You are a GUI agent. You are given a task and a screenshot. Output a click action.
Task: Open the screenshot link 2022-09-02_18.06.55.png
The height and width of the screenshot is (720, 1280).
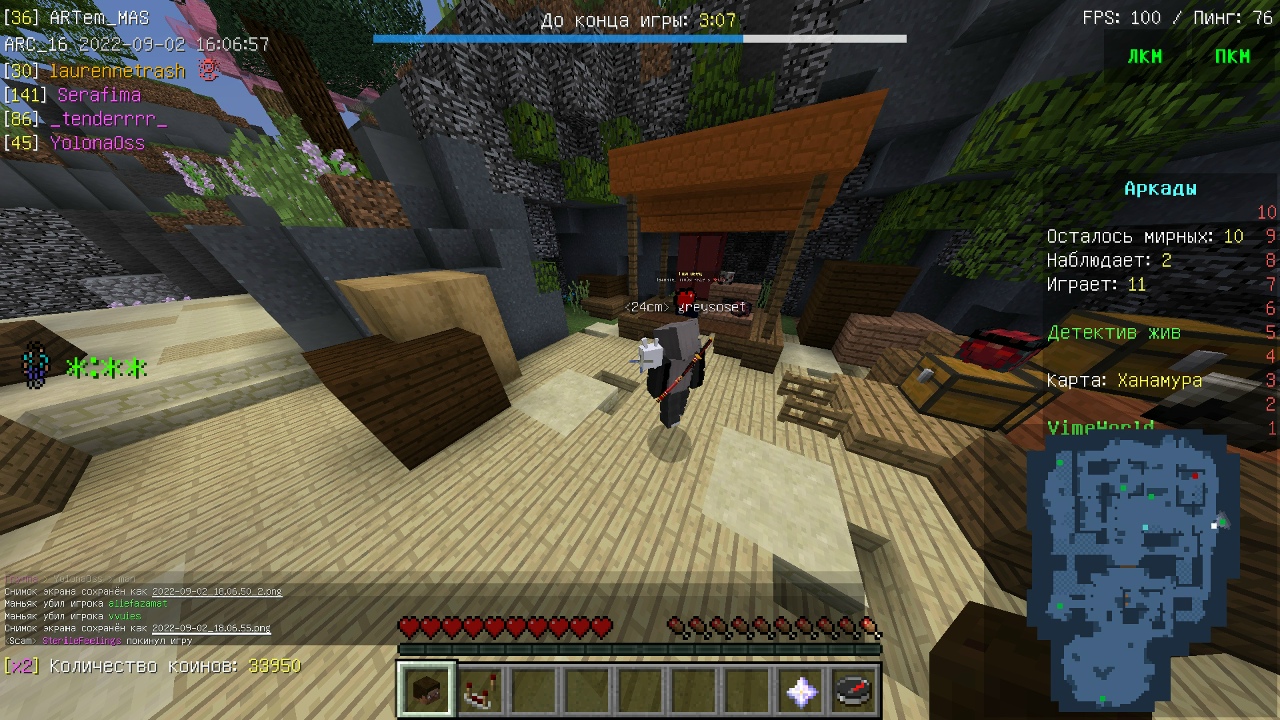211,628
